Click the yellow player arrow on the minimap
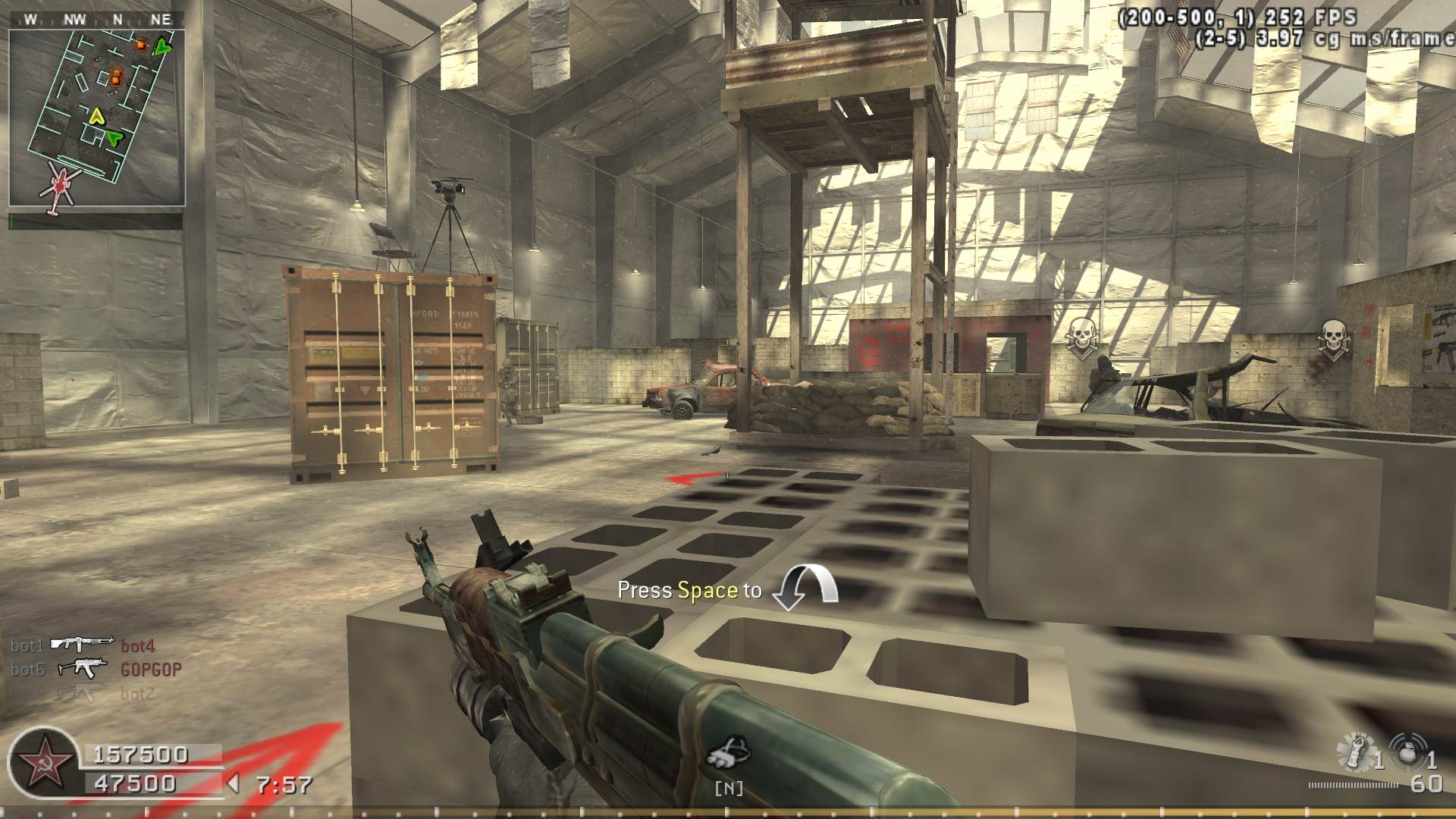 [x=96, y=116]
